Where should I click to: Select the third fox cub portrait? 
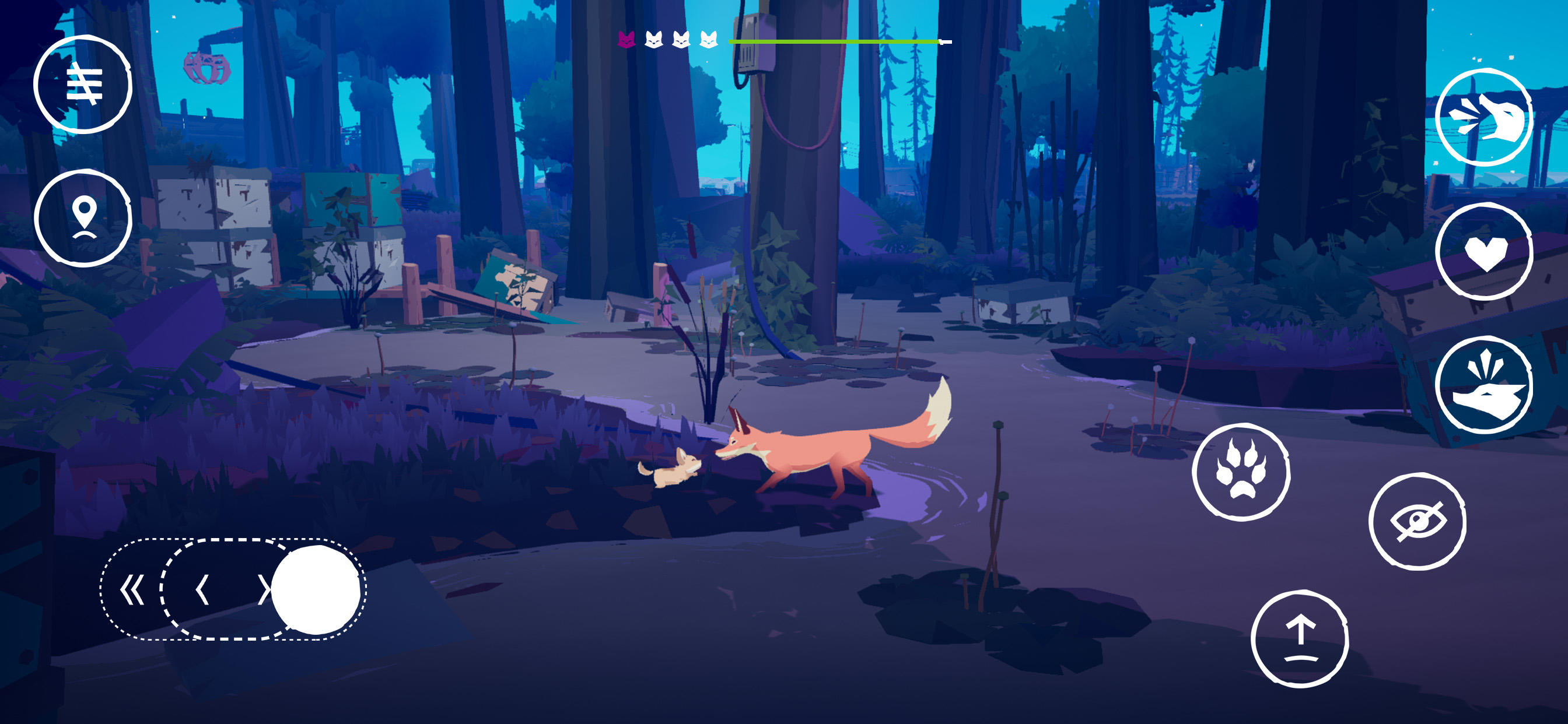click(x=682, y=39)
